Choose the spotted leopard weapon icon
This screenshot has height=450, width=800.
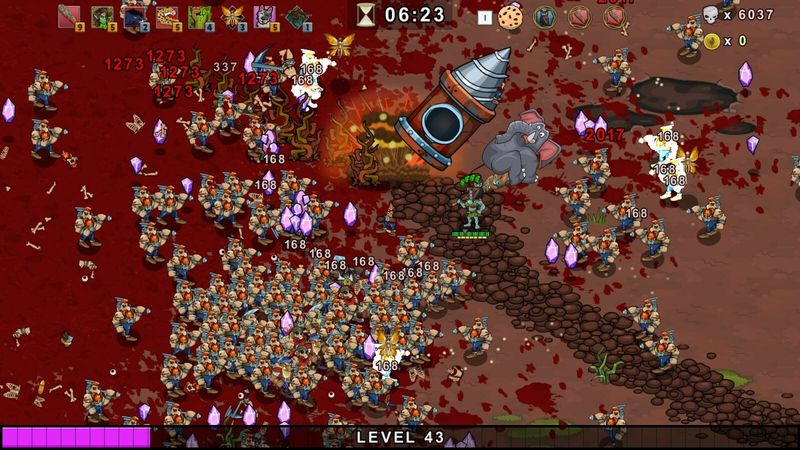pos(166,15)
